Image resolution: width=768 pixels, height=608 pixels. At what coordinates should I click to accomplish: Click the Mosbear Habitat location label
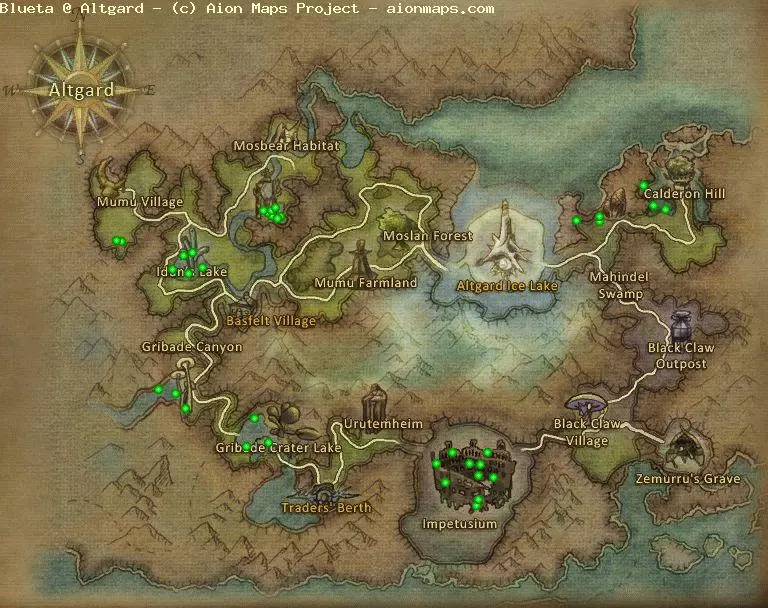click(286, 146)
